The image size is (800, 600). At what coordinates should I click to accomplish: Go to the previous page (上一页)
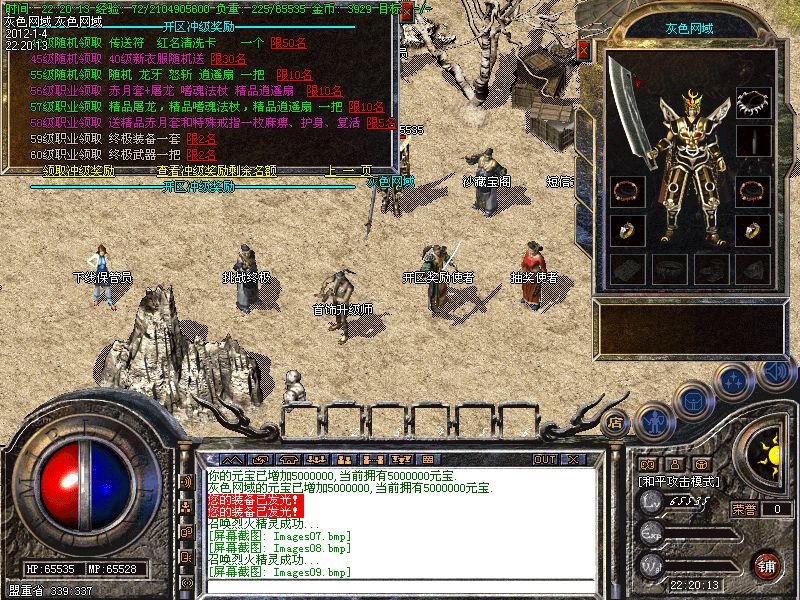point(348,171)
